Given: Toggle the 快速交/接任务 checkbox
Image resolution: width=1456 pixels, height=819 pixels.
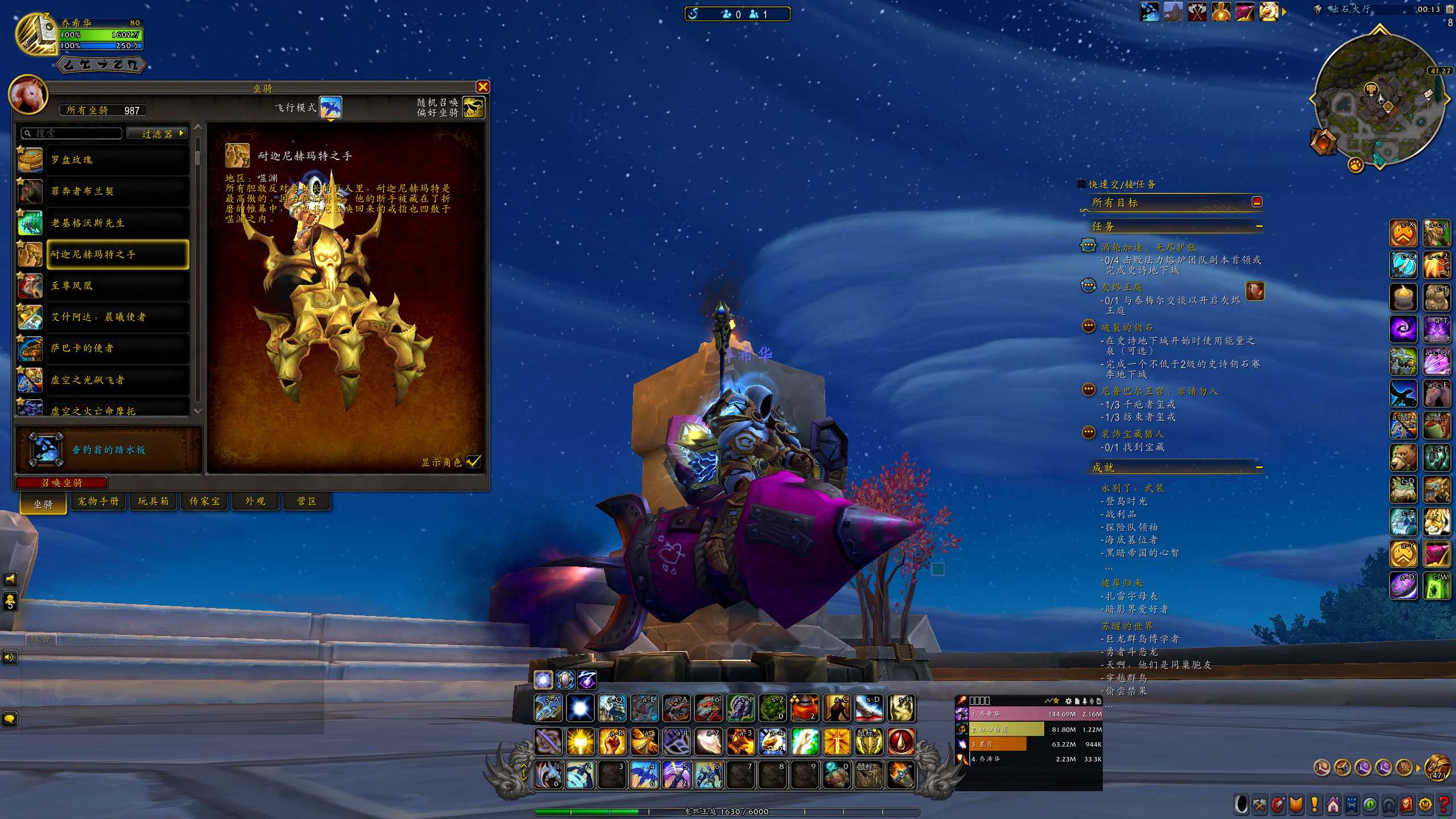Looking at the screenshot, I should [x=1081, y=184].
